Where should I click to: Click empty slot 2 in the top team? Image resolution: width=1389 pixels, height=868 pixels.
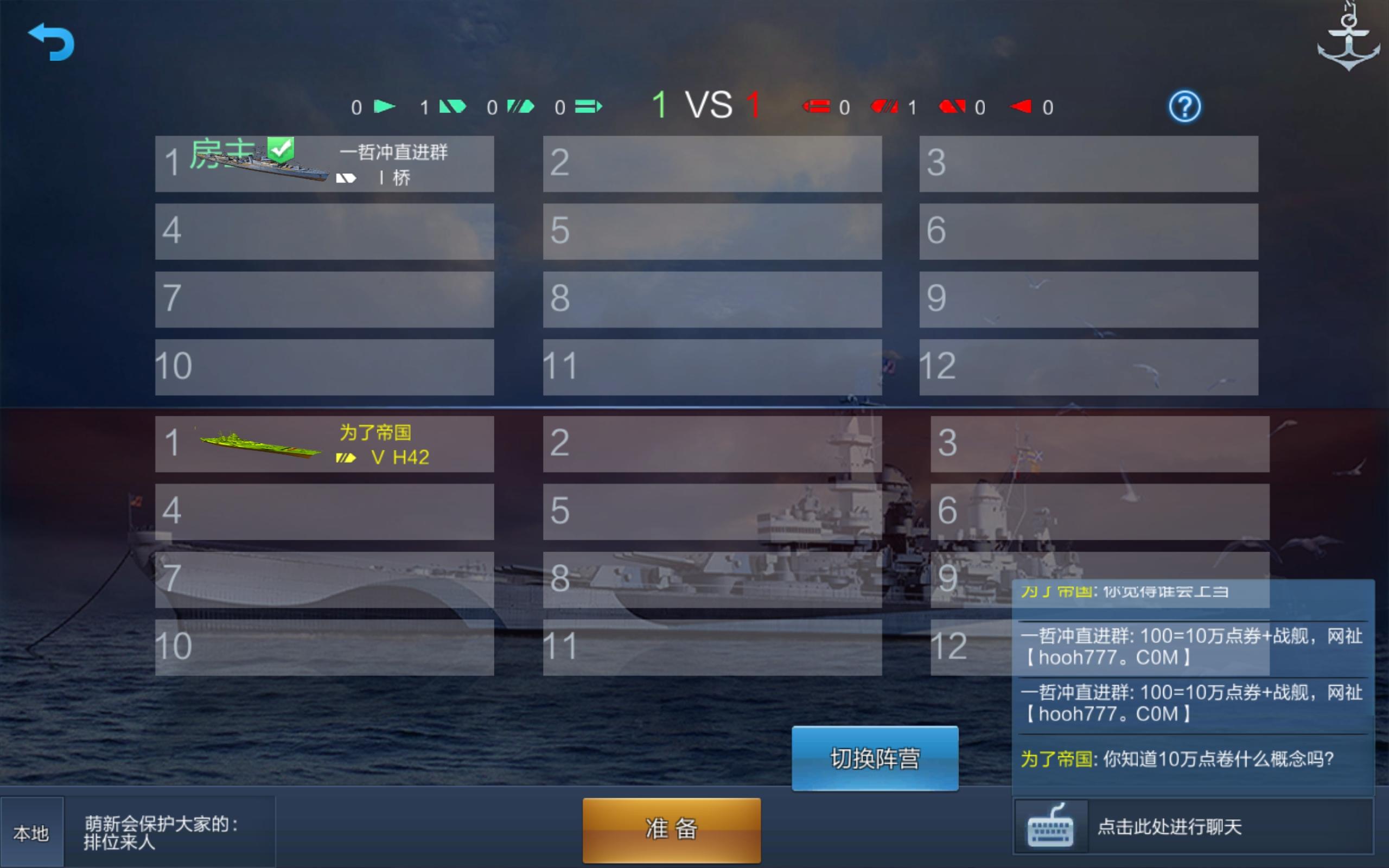[712, 164]
